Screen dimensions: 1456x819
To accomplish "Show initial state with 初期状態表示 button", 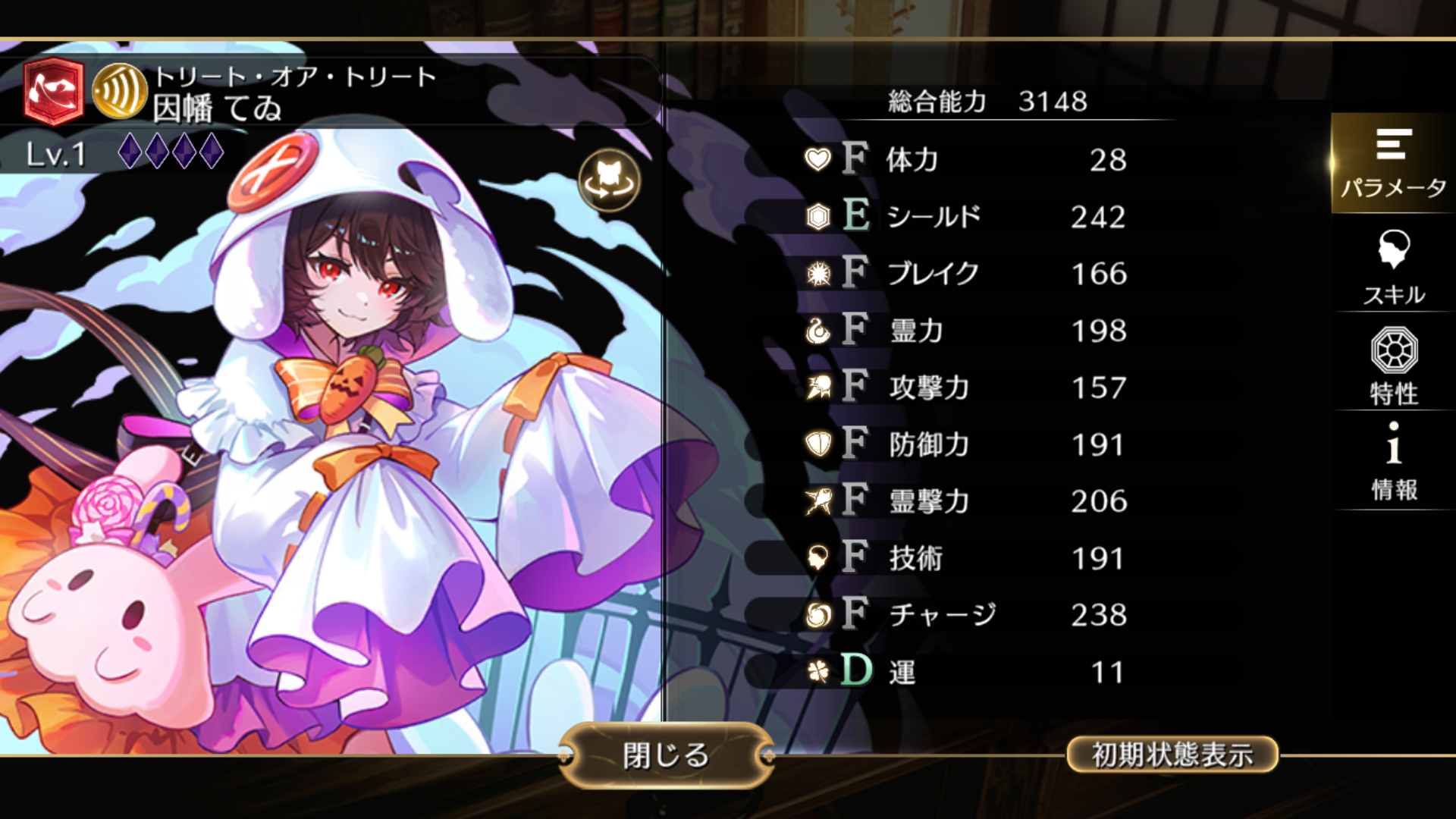I will tap(1172, 755).
